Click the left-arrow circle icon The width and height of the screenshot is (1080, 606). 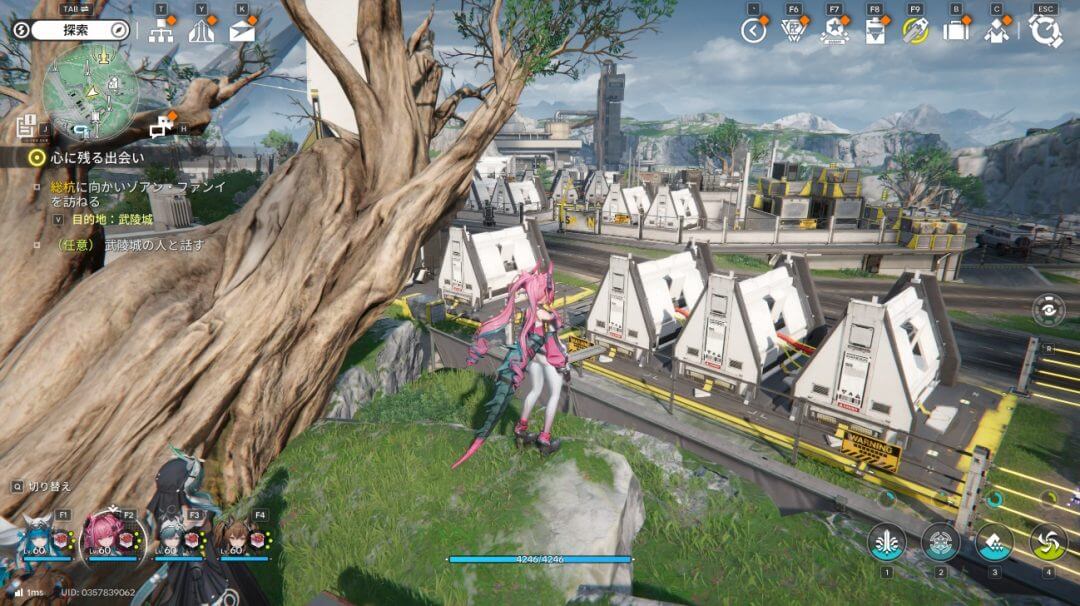coord(753,31)
